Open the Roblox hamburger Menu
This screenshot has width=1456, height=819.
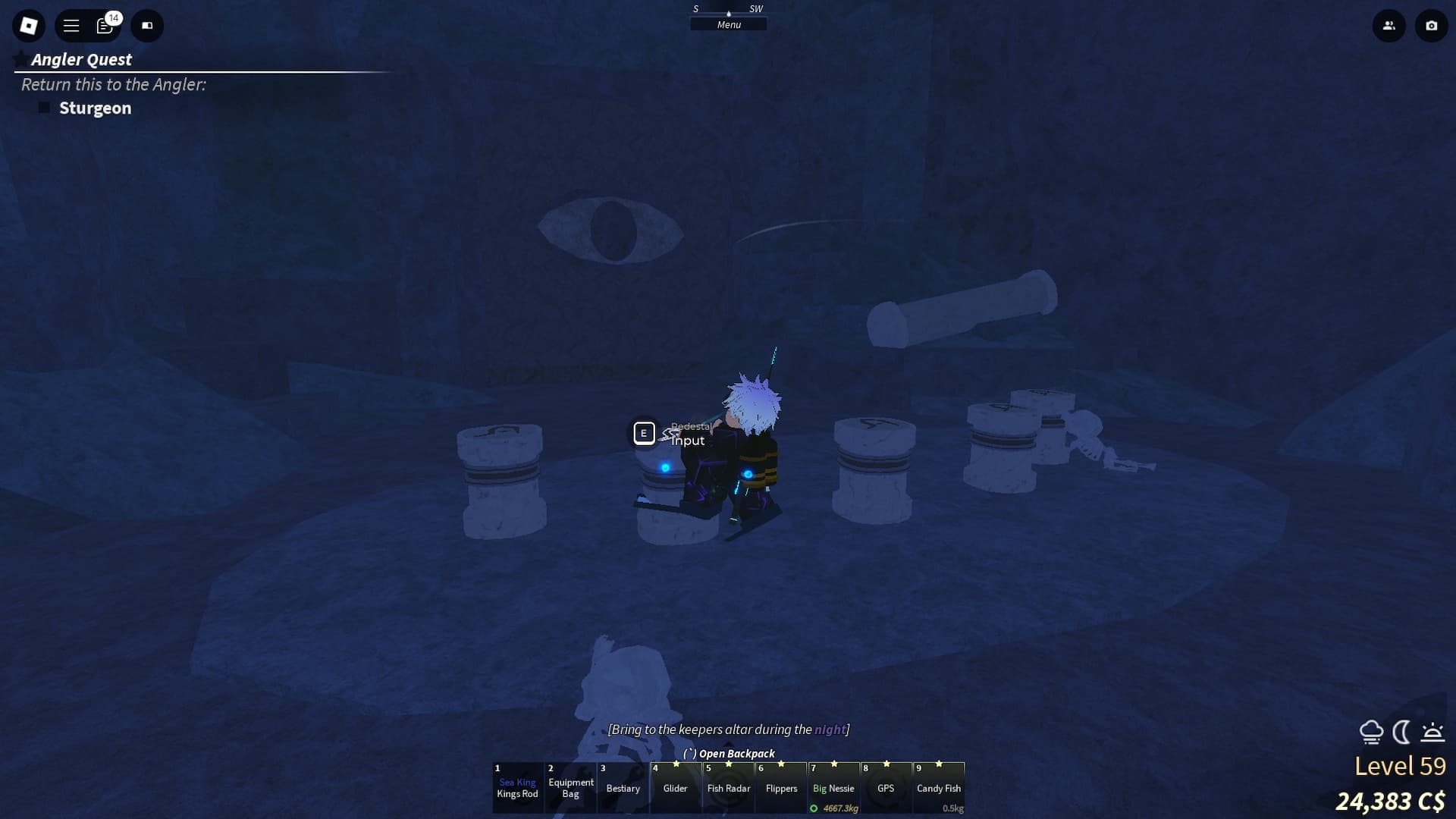pos(71,25)
